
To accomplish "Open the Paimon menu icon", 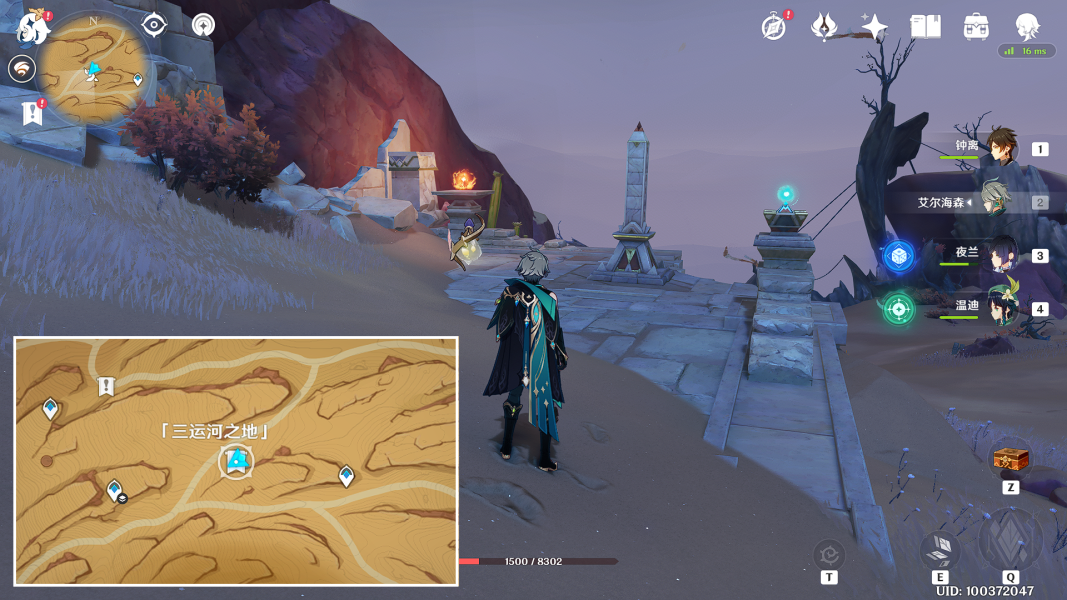I will (x=33, y=28).
